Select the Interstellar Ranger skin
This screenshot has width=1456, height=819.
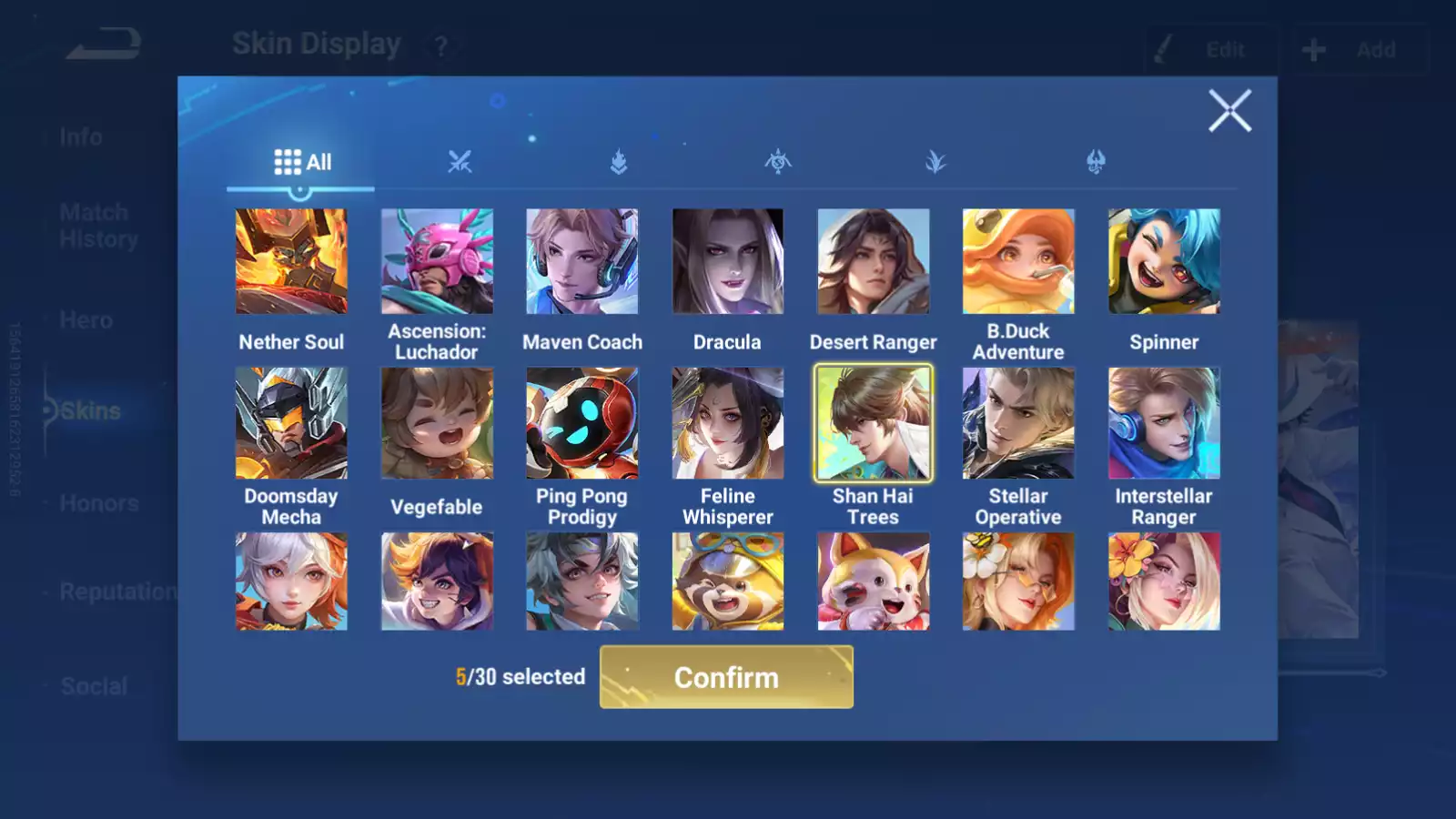point(1164,423)
